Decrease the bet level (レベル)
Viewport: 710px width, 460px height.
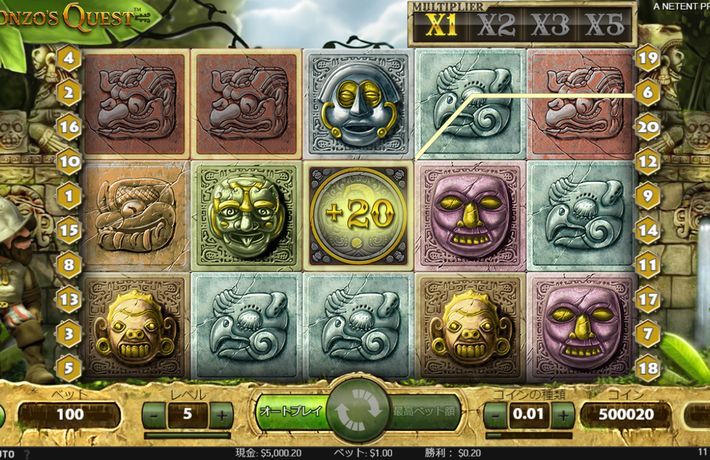pos(155,413)
